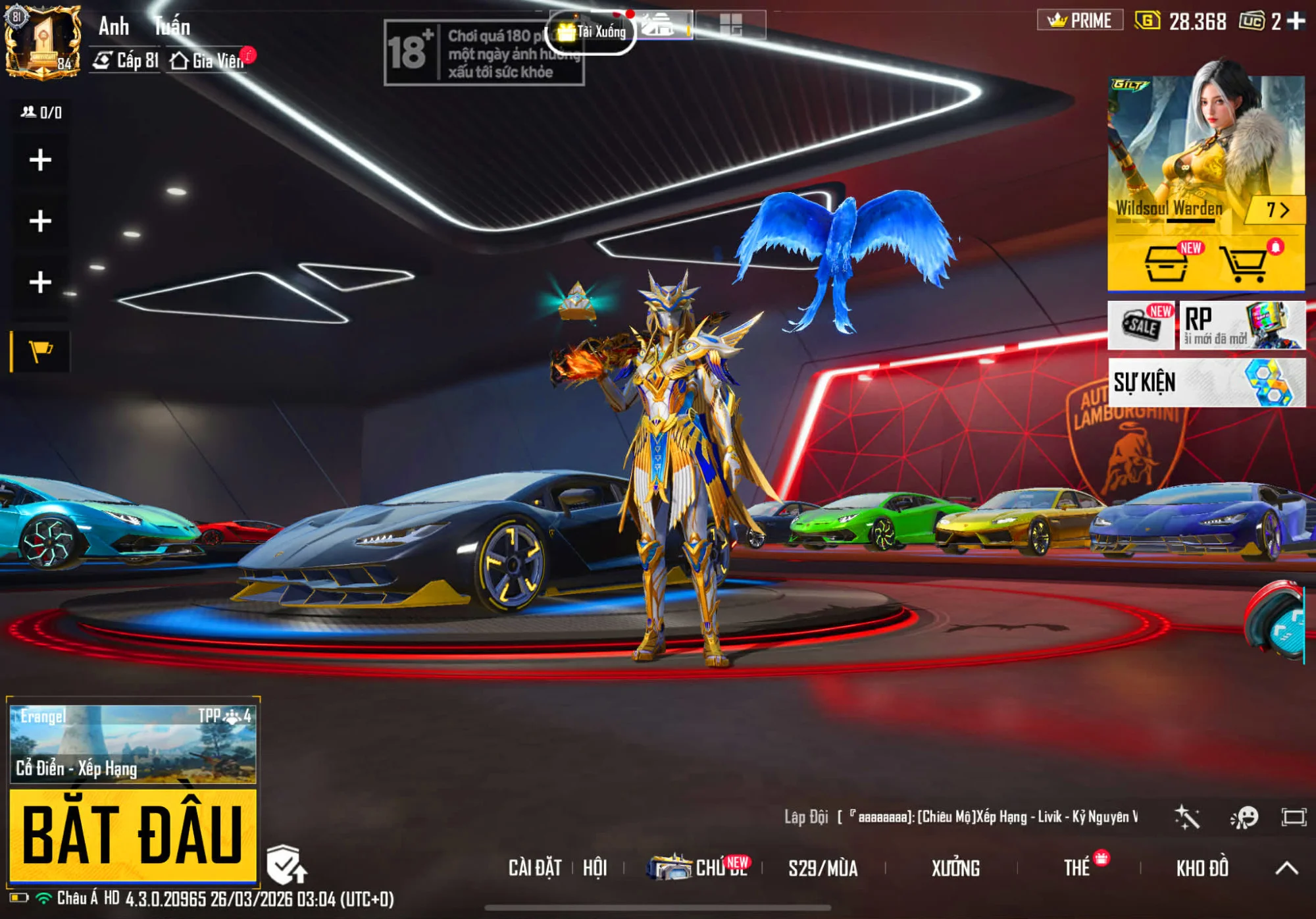Open the Lập Đội recruitment chat bar

[961, 817]
